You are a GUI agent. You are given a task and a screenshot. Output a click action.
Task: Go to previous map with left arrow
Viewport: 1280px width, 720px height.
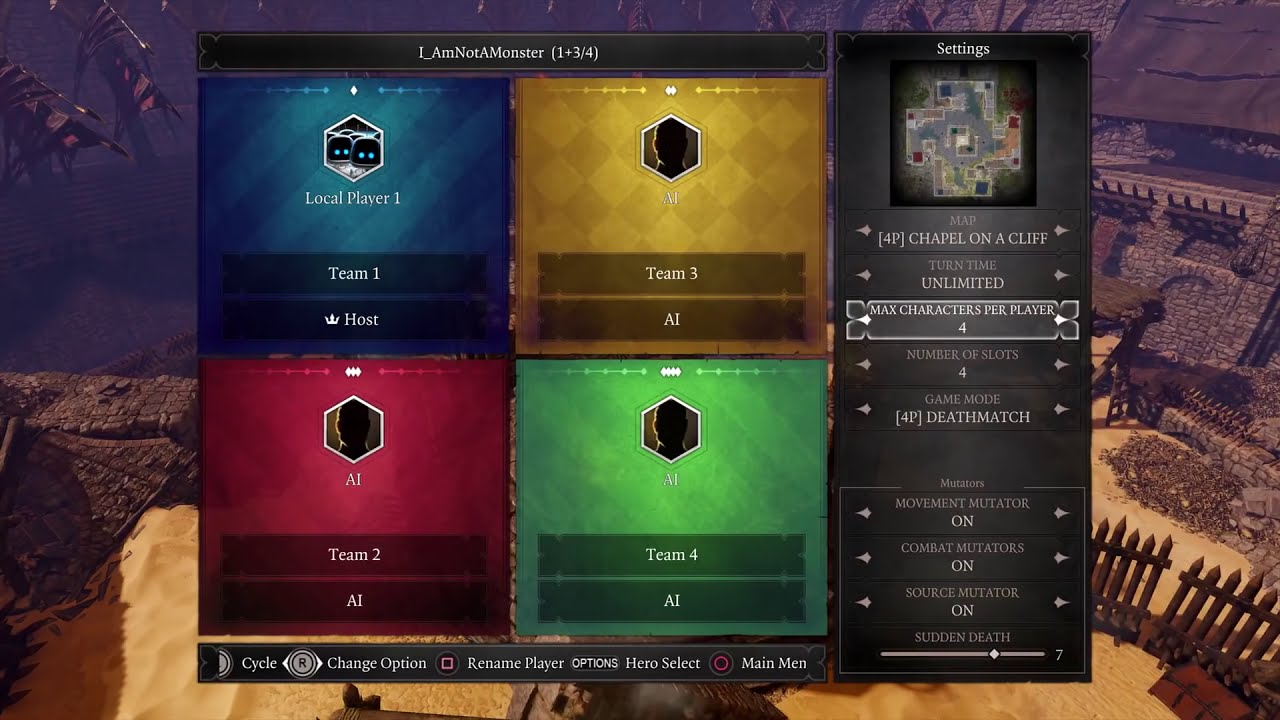(864, 231)
